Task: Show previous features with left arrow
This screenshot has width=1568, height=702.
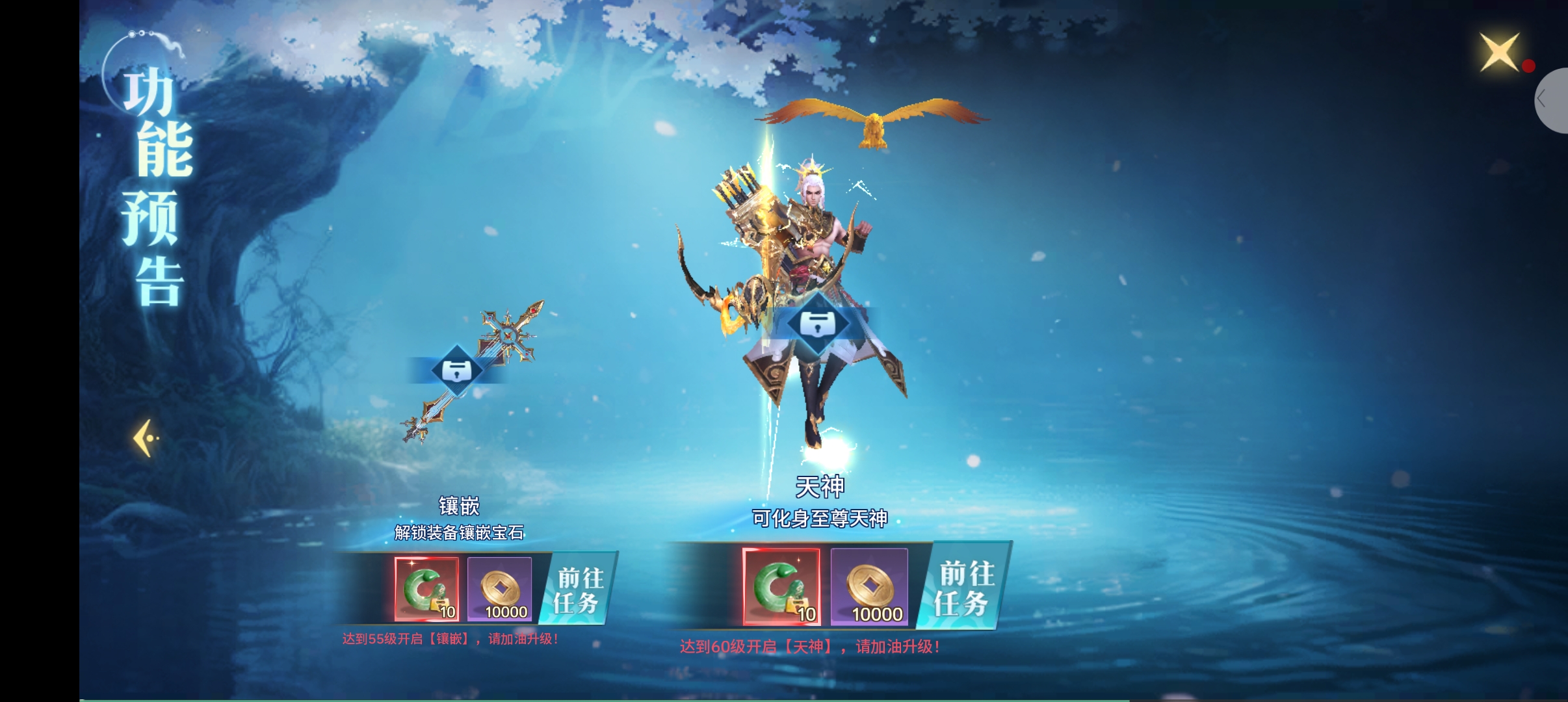Action: pos(146,438)
